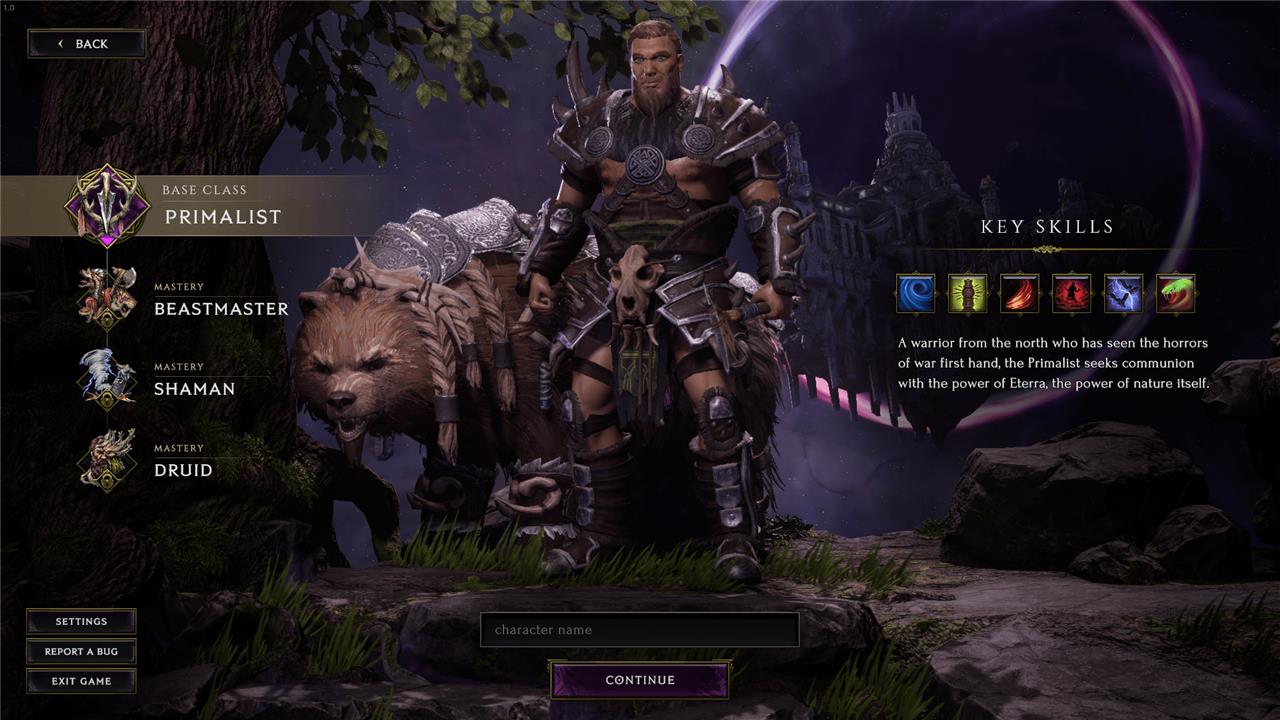The height and width of the screenshot is (720, 1280).
Task: Exit the game
Action: coord(81,681)
